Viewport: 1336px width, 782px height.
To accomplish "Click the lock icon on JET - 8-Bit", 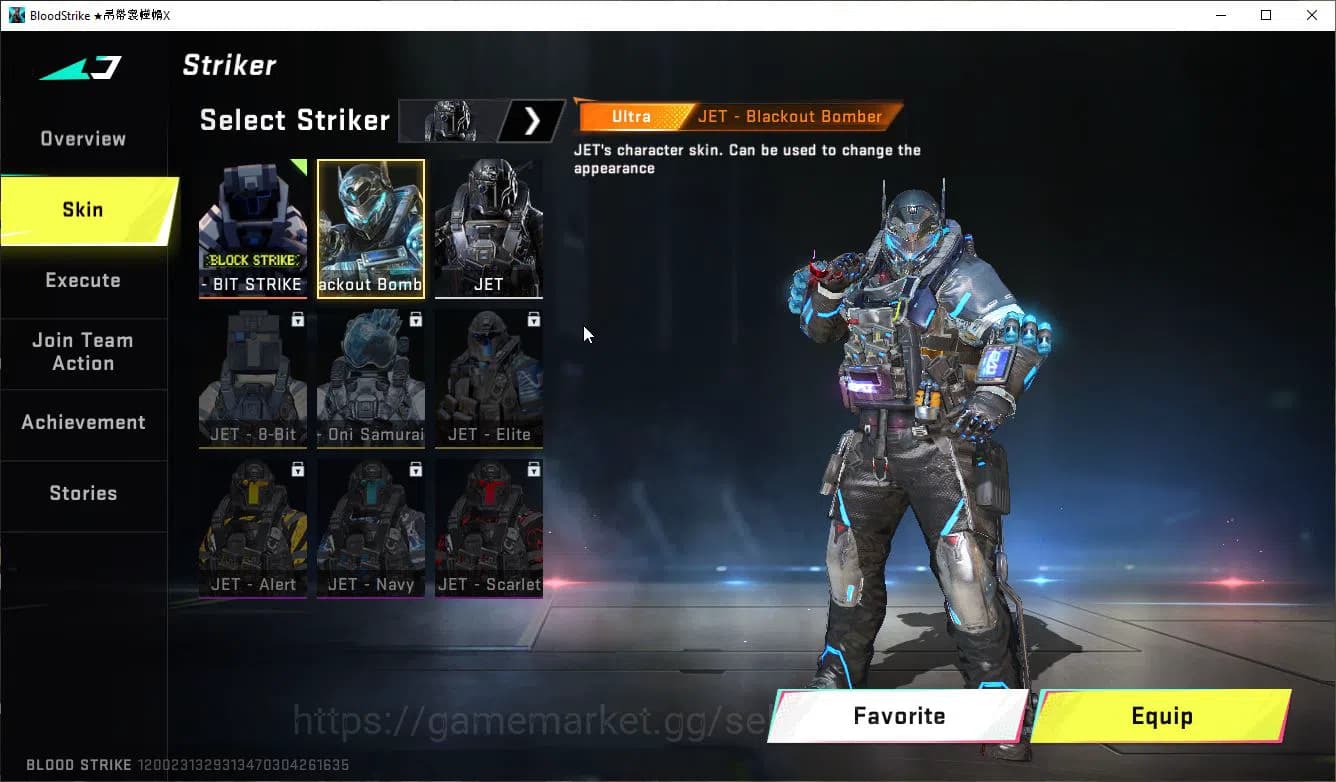I will click(296, 319).
